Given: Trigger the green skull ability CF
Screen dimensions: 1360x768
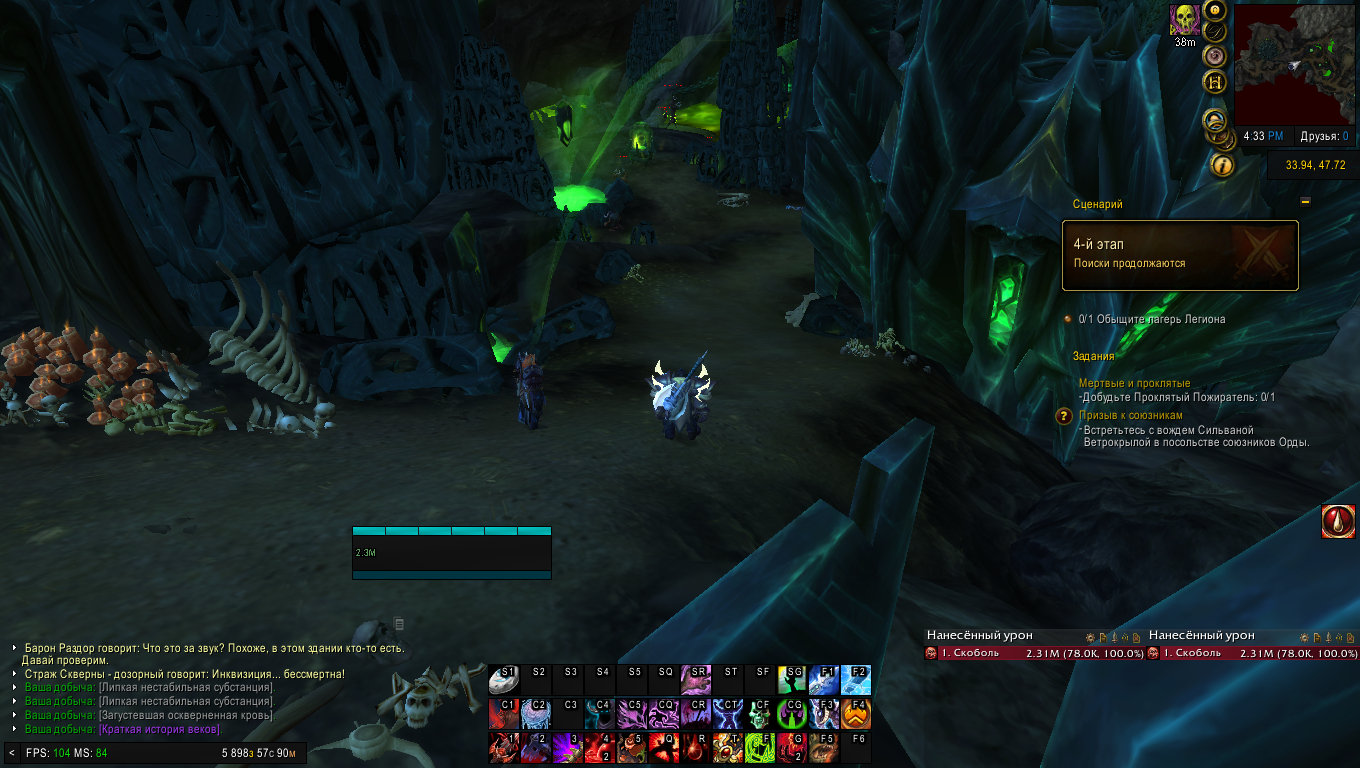Looking at the screenshot, I should pyautogui.click(x=760, y=713).
